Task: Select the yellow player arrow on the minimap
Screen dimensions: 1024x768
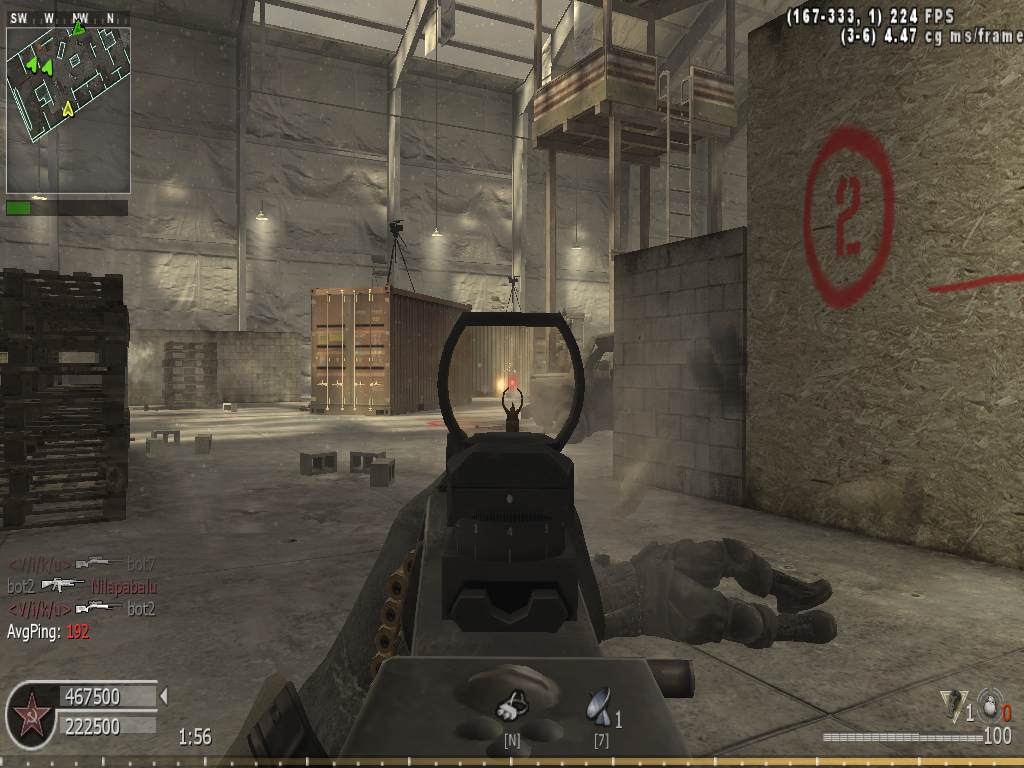Action: coord(68,108)
